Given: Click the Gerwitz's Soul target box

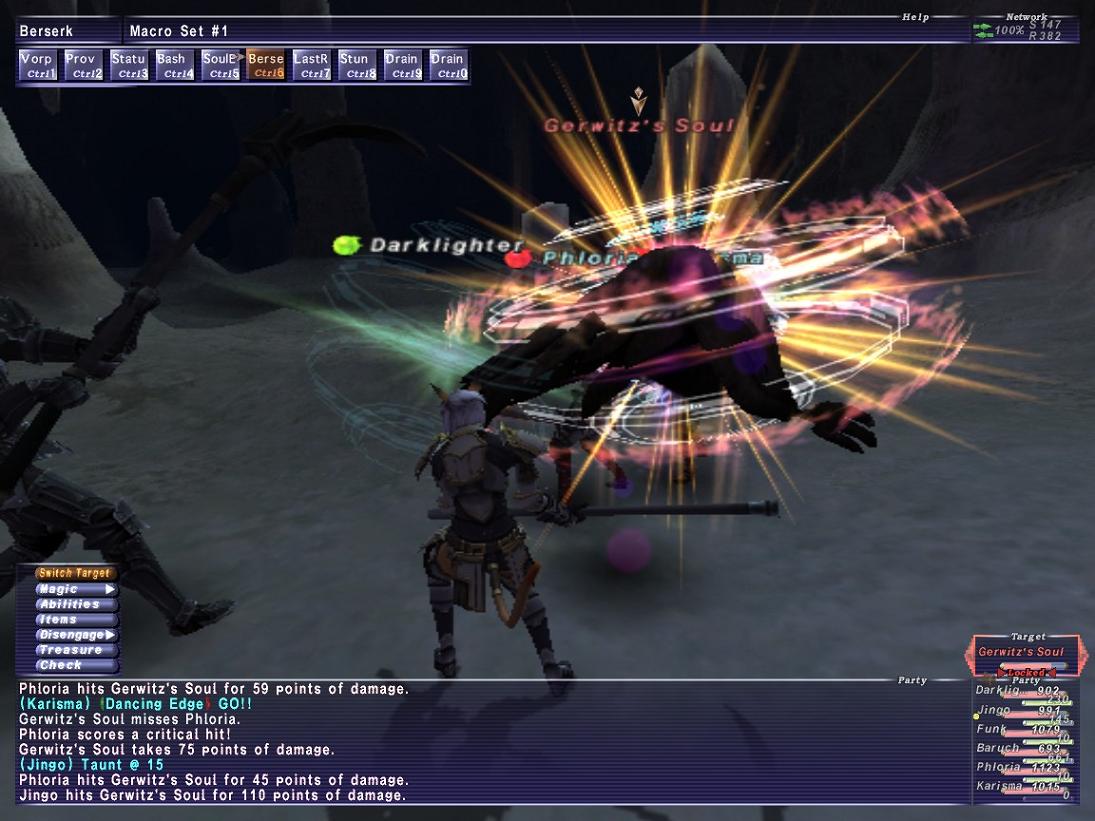Looking at the screenshot, I should click(1024, 653).
